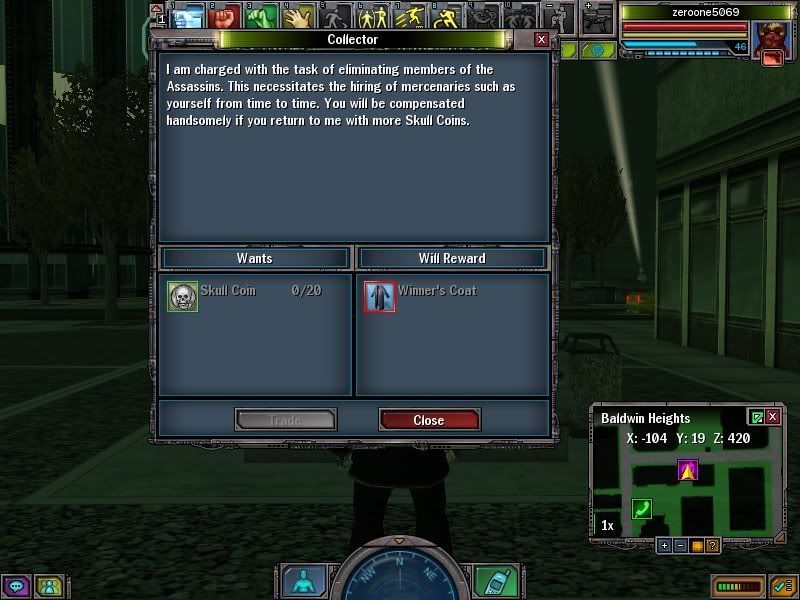Zoom out the minimap with the minus button
Viewport: 800px width, 600px height.
pos(680,546)
